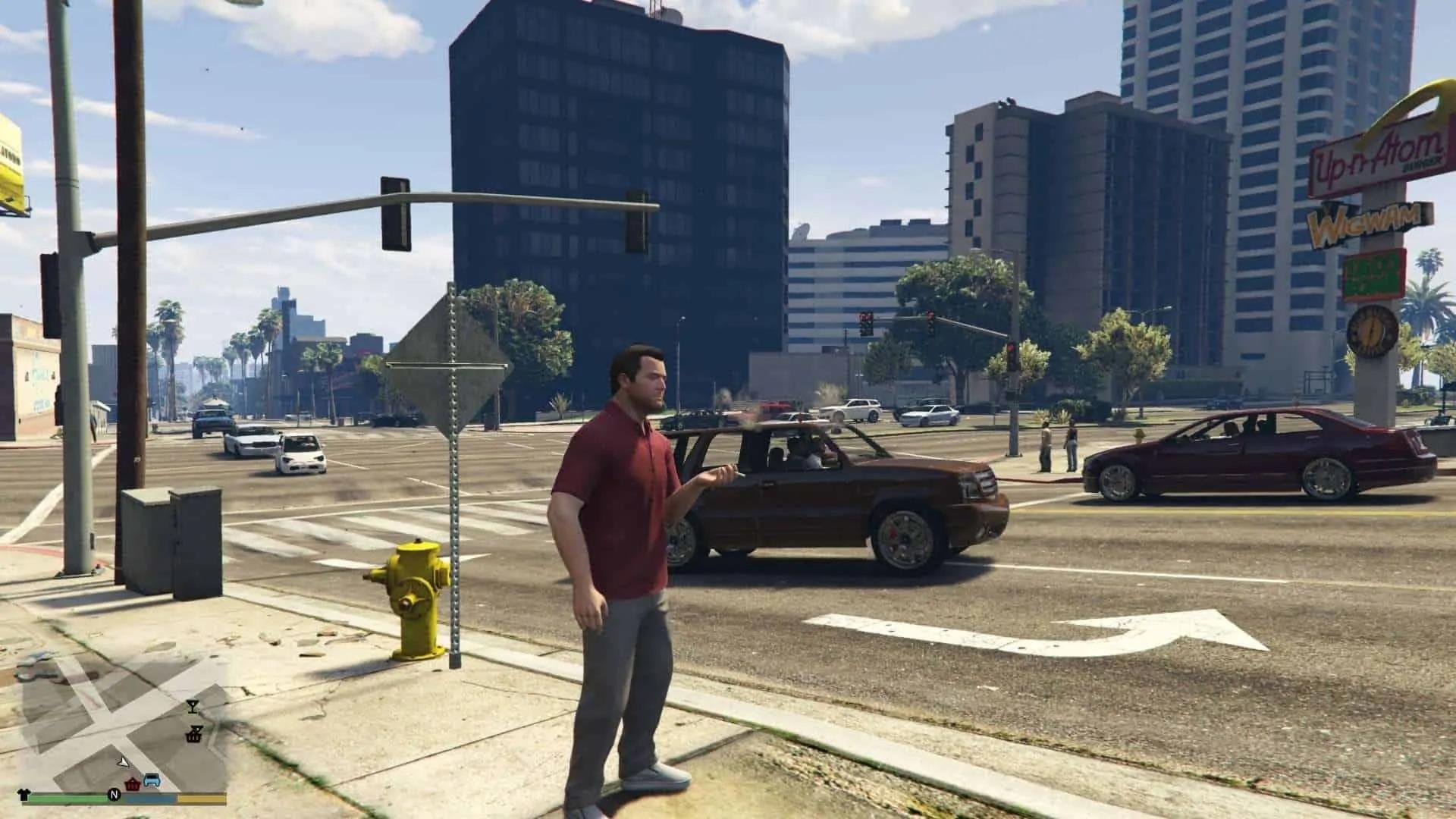Select the red shopping basket blip
The image size is (1456, 819).
133,783
